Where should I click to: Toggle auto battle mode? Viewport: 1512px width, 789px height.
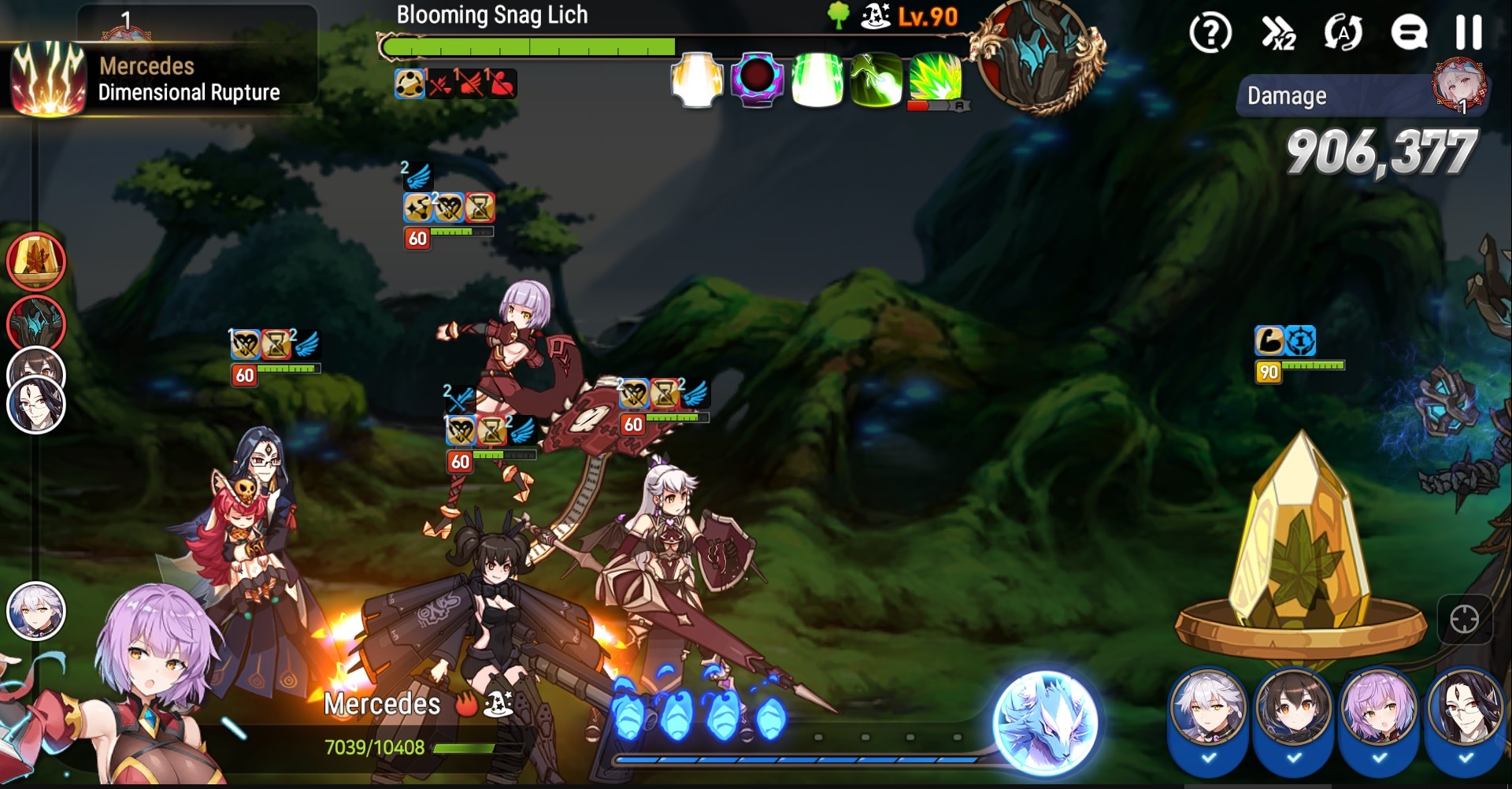(1343, 33)
